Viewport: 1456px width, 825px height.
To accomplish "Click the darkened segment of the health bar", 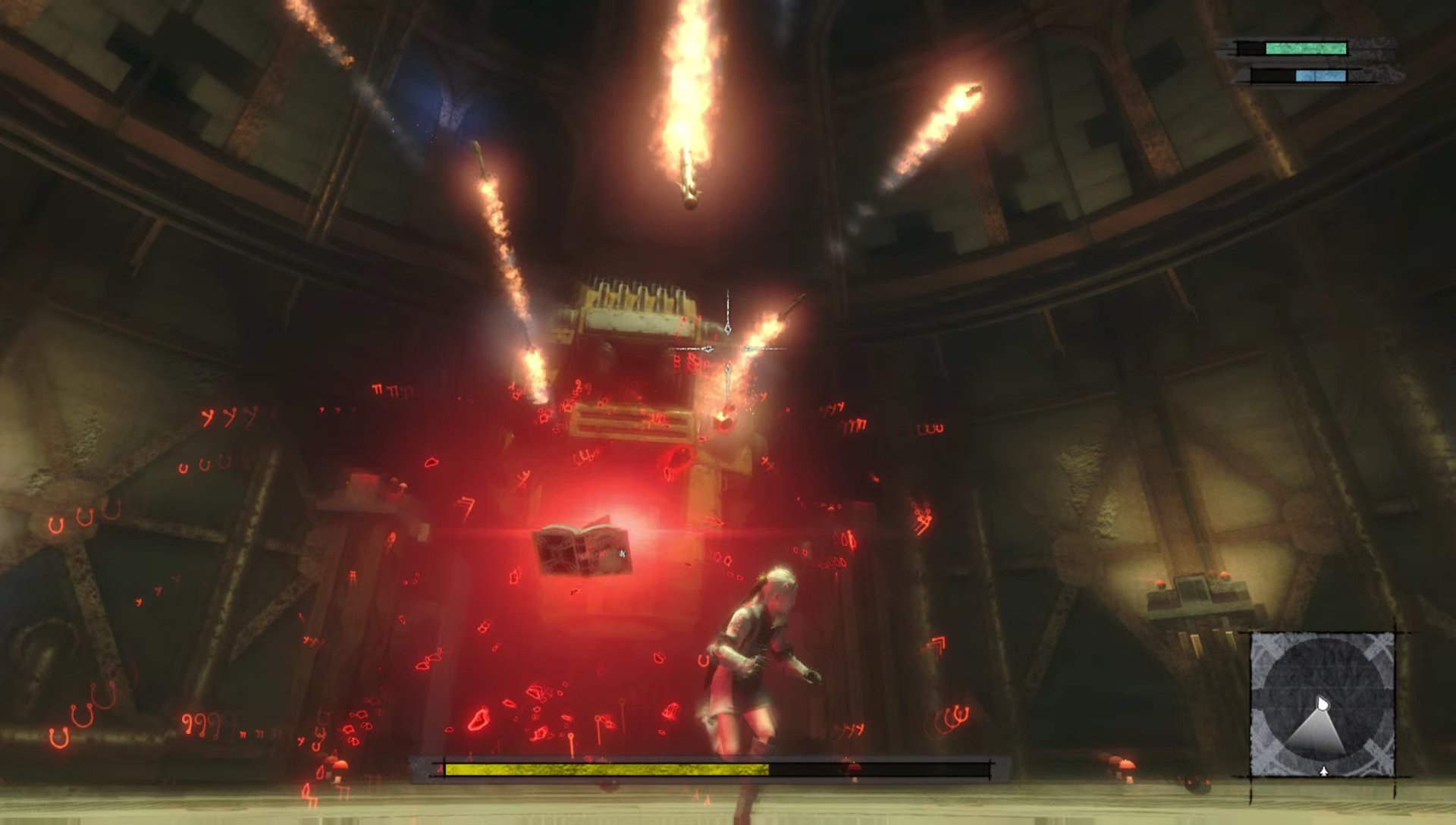I will [872, 768].
